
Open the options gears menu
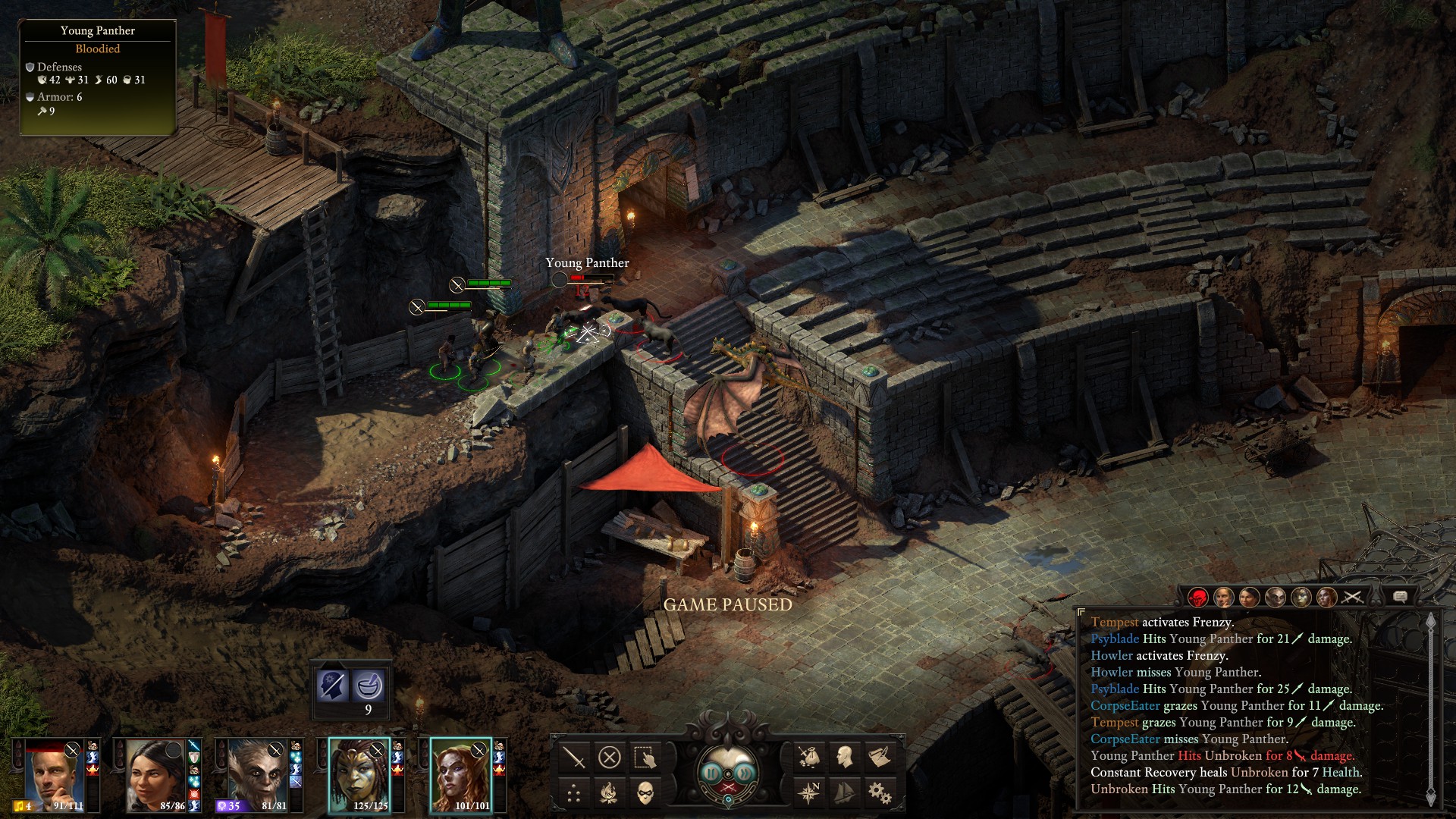point(880,793)
